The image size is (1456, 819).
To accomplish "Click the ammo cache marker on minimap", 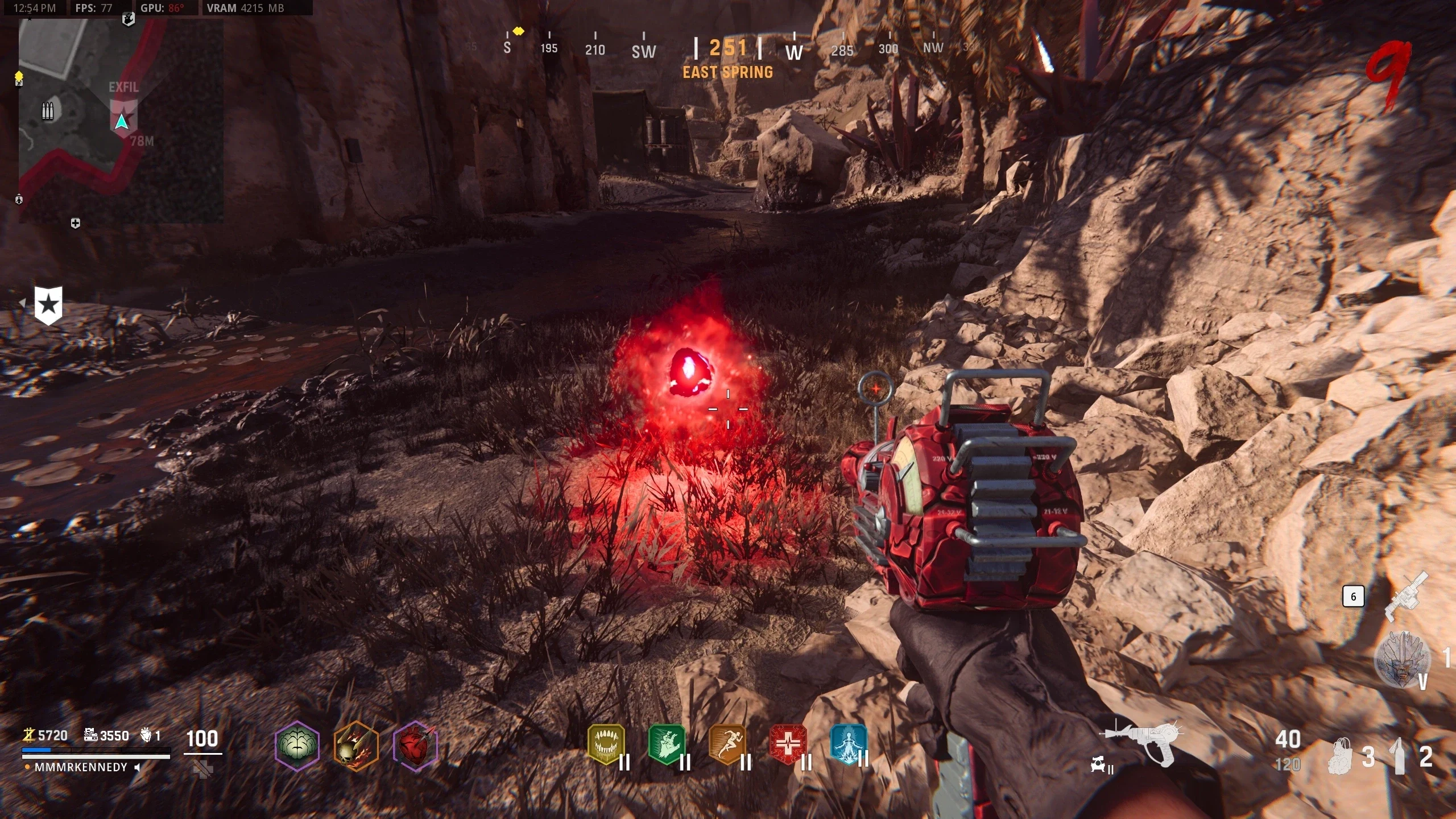I will 48,111.
